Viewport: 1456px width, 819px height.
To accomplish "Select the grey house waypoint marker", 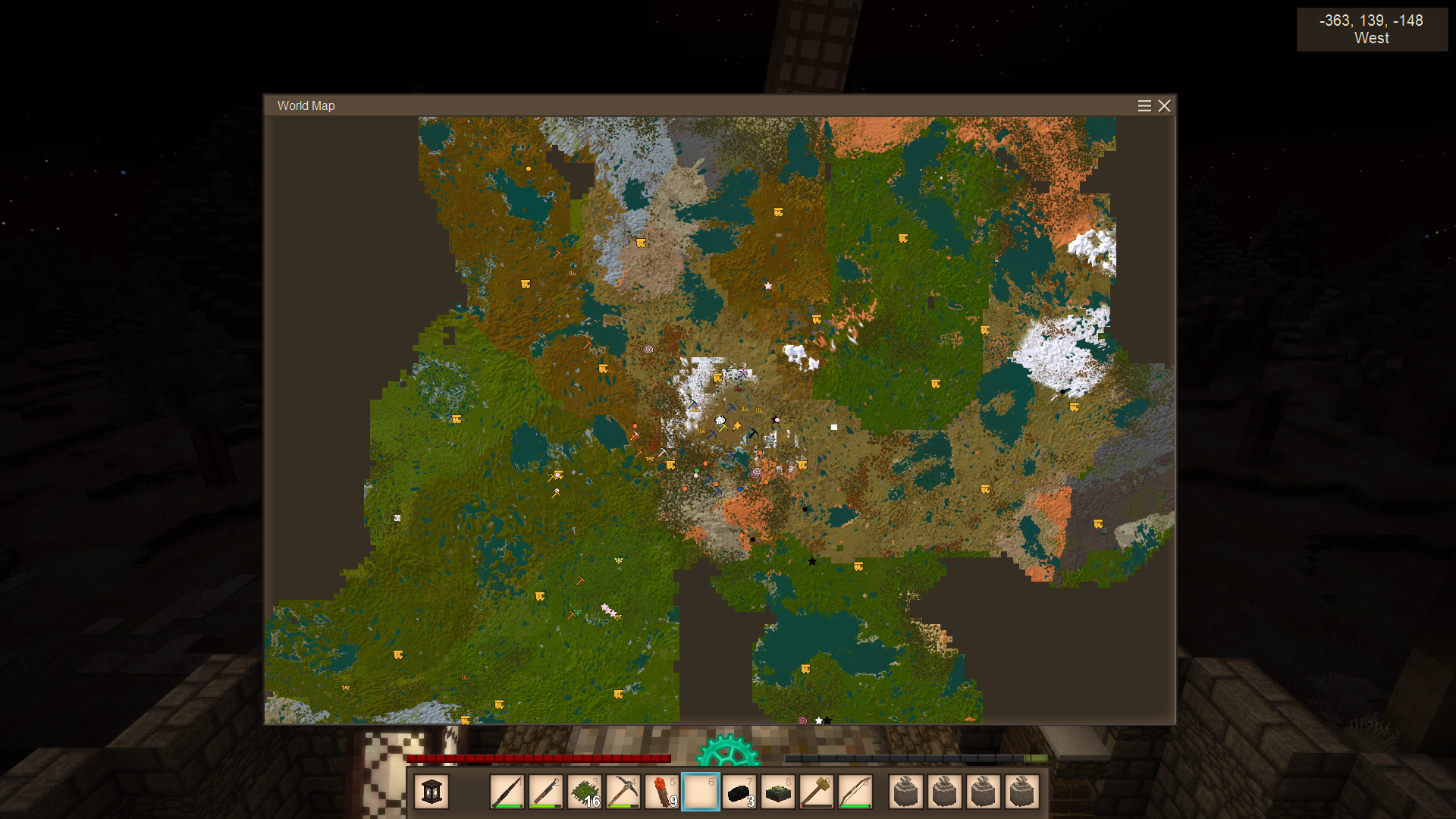I will (x=770, y=440).
